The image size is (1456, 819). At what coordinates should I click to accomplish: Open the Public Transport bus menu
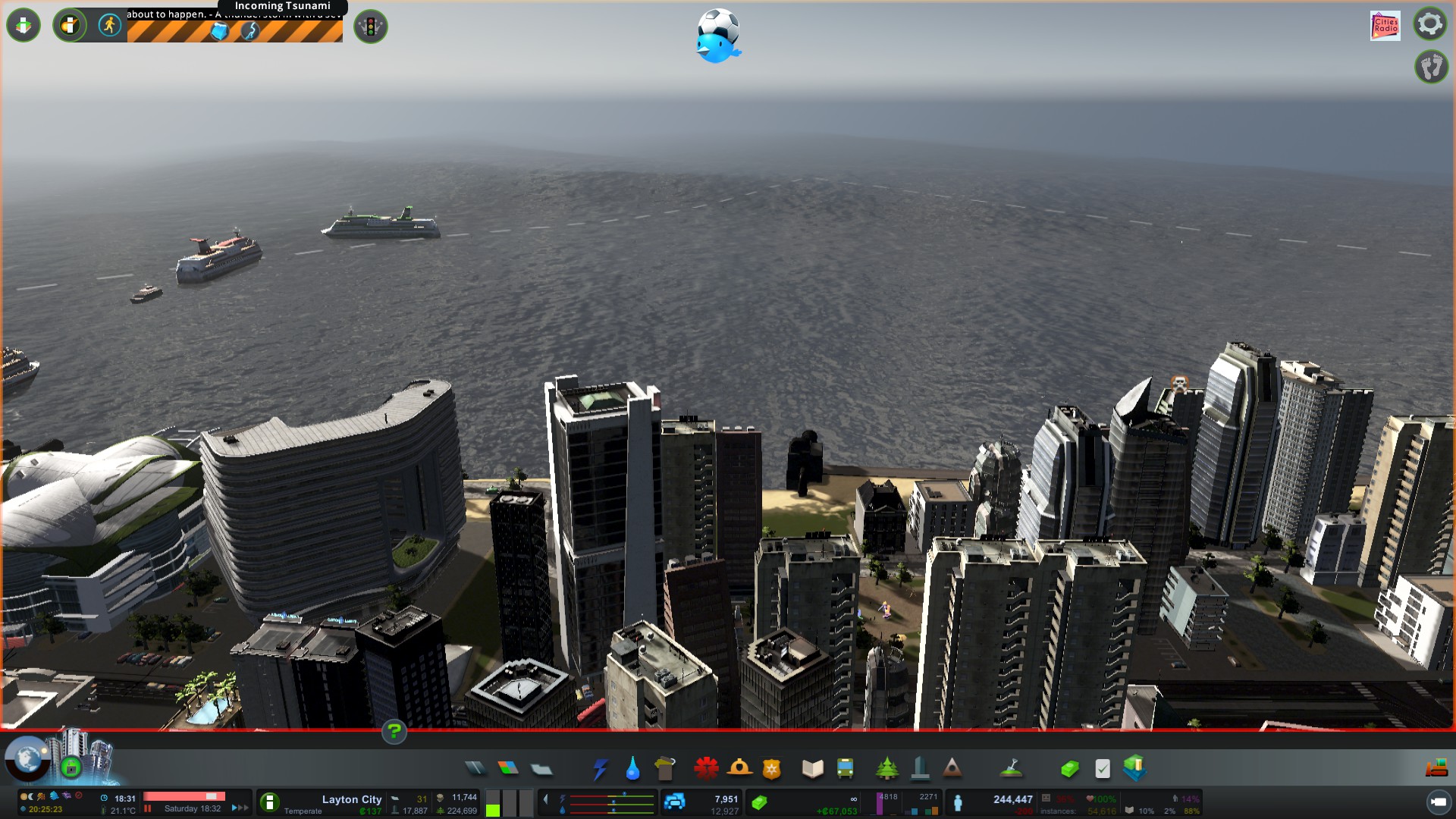845,769
